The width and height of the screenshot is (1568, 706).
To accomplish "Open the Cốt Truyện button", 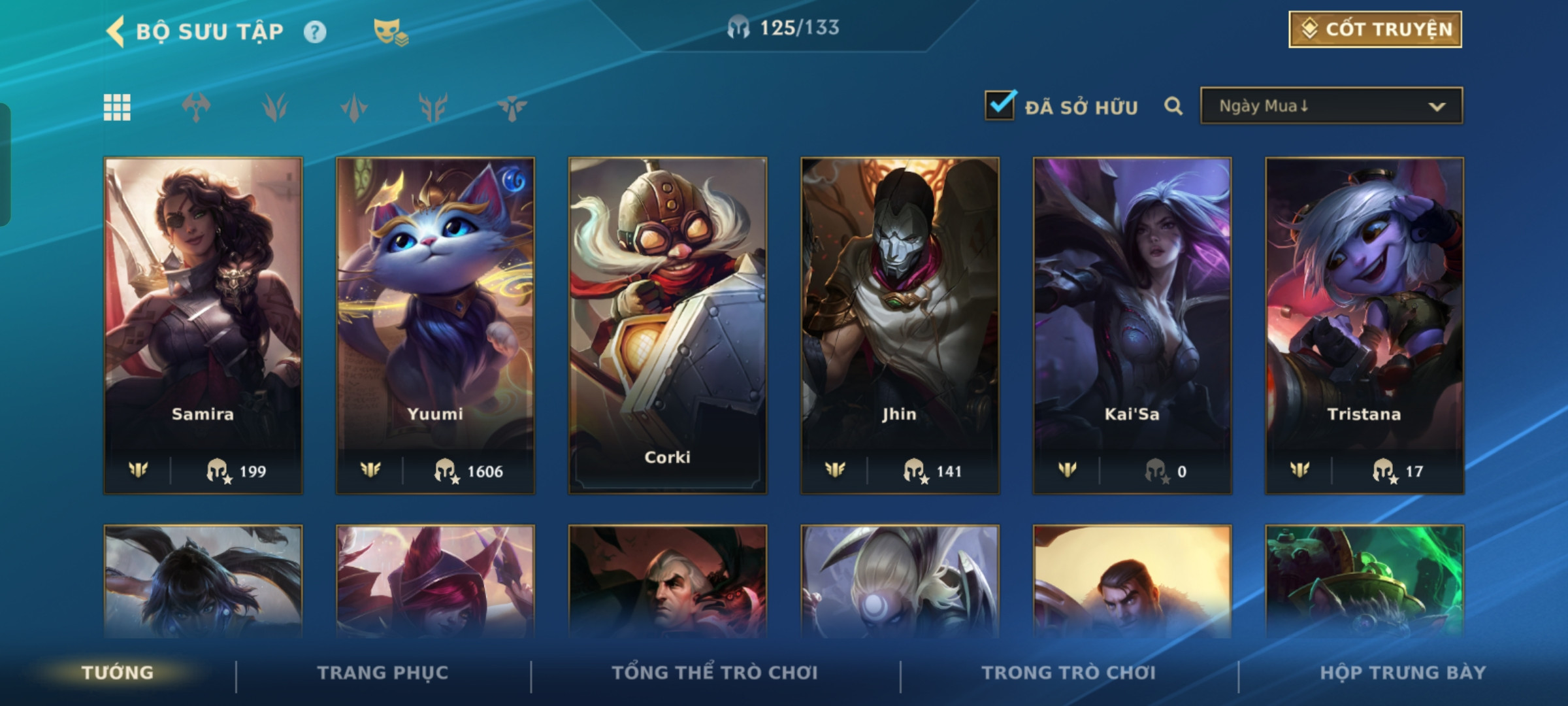I will (1375, 29).
